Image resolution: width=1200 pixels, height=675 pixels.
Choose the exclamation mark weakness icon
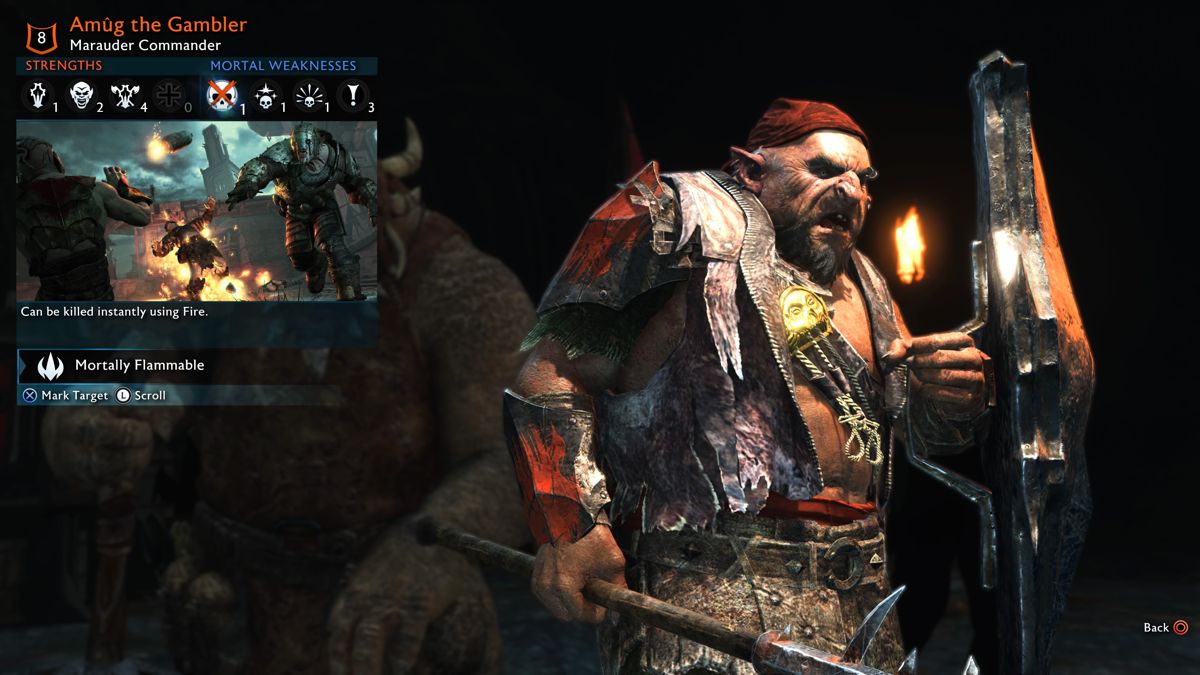[352, 96]
